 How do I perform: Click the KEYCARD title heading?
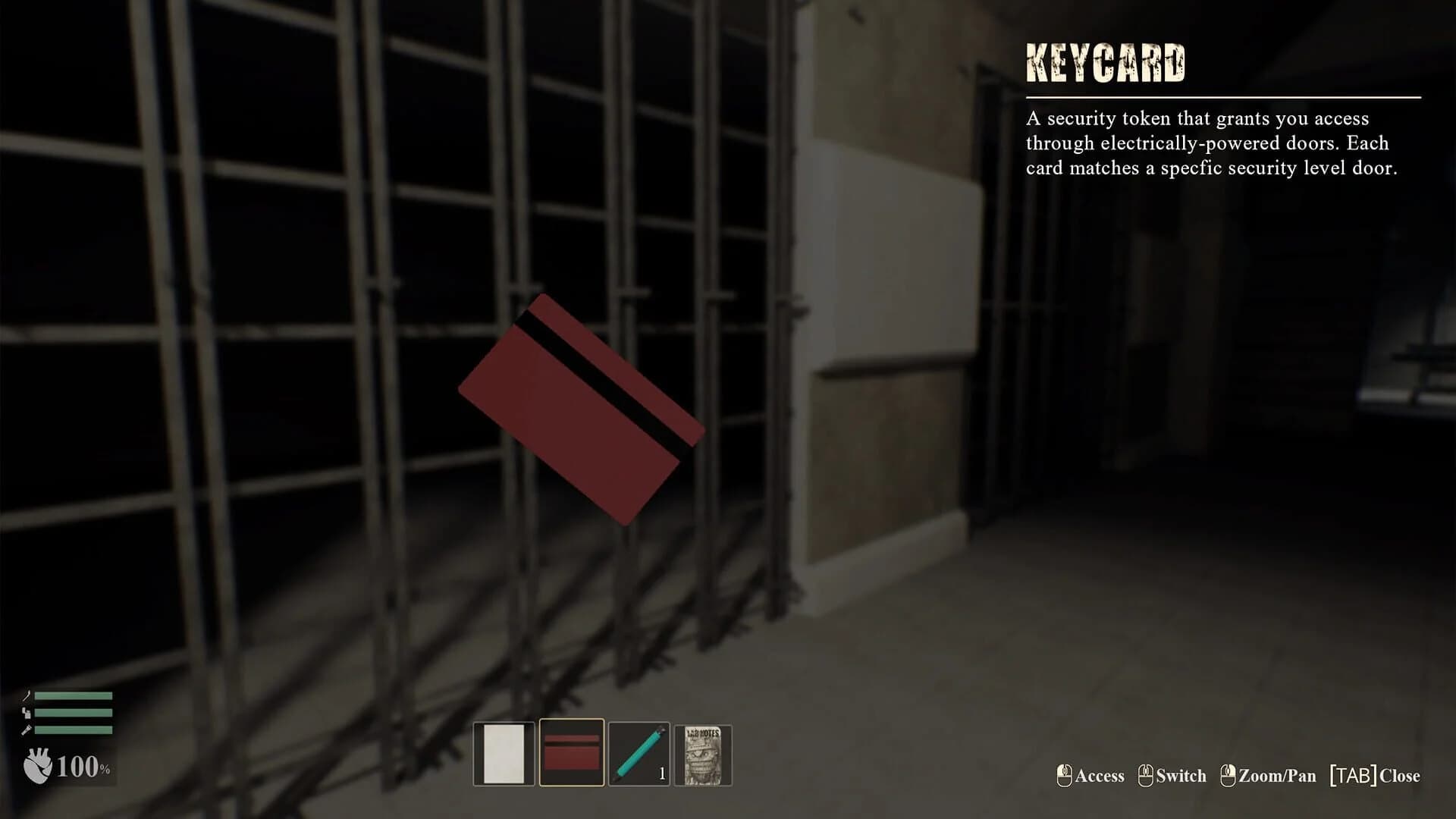[x=1105, y=61]
